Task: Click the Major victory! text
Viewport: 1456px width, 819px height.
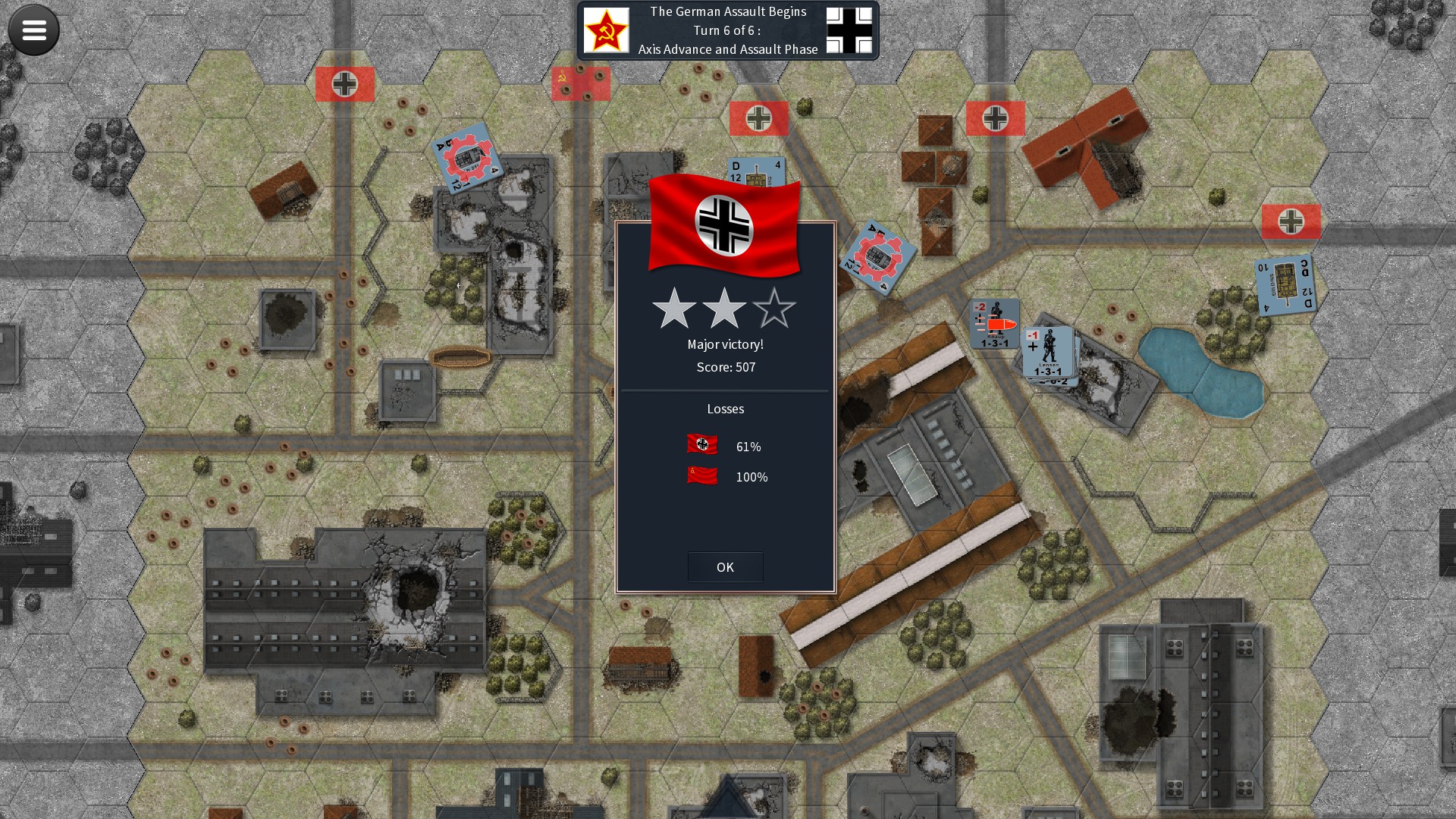Action: tap(725, 344)
